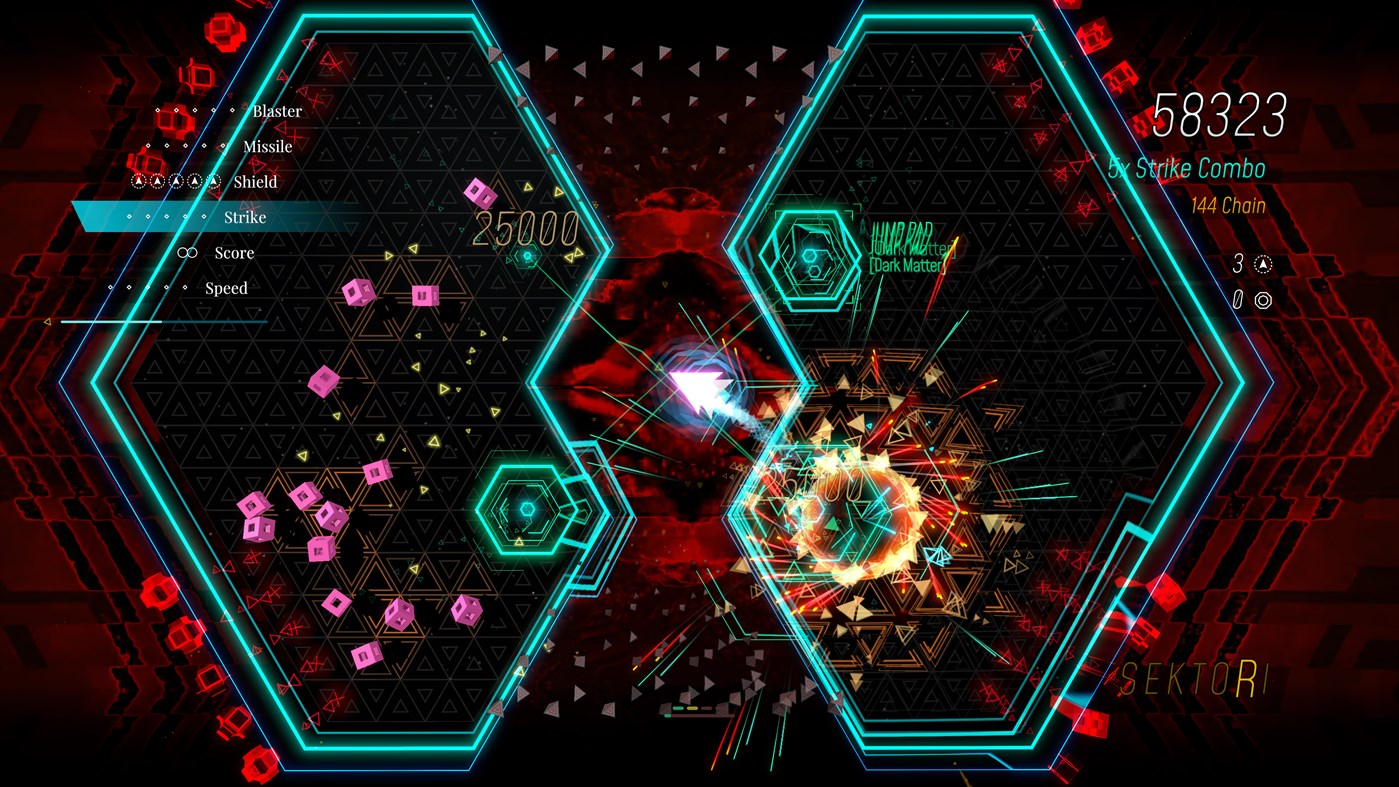The height and width of the screenshot is (787, 1399).
Task: Enable the first Strike pip indicator
Action: pos(128,216)
